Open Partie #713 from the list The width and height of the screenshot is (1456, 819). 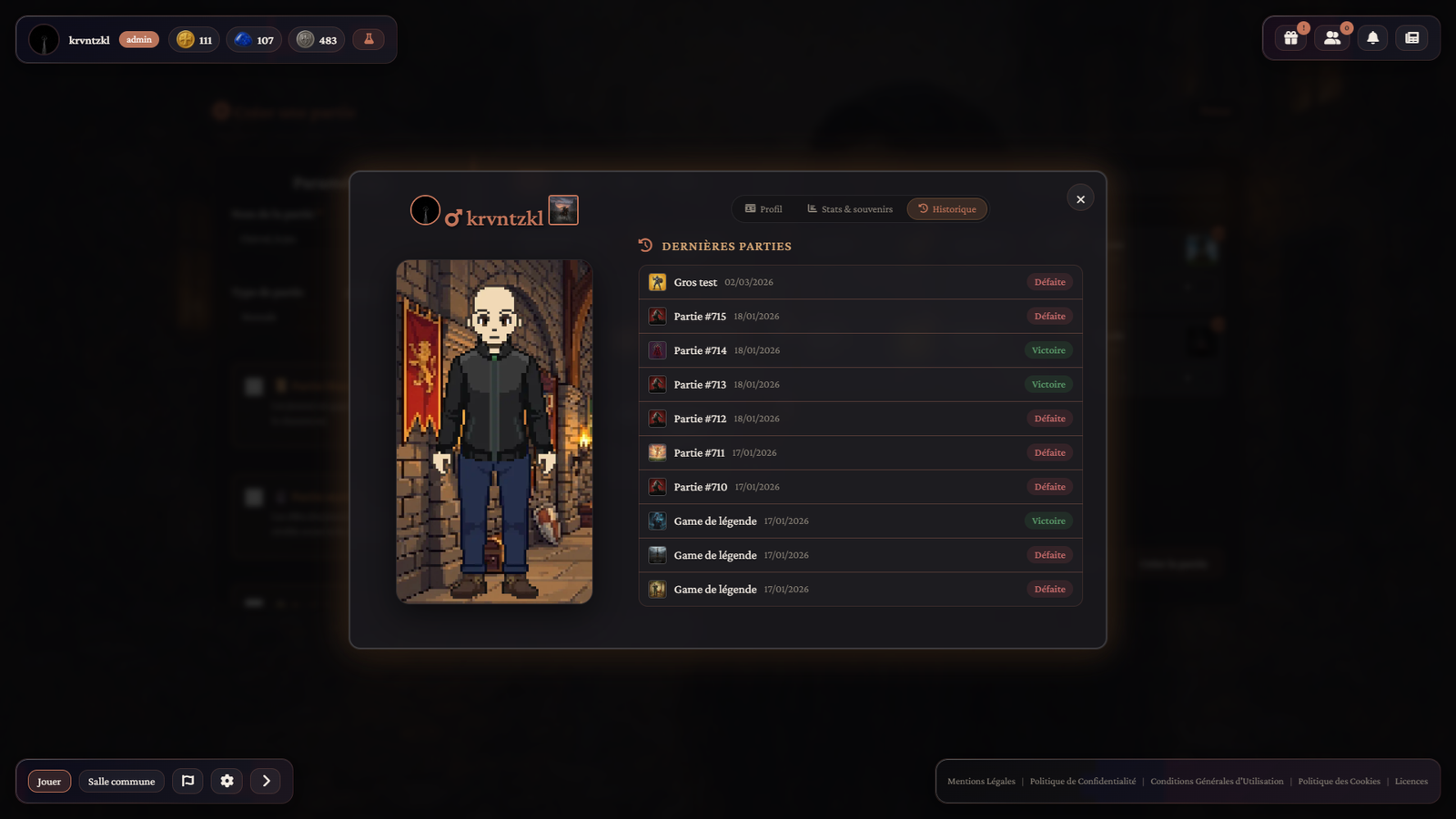(860, 385)
